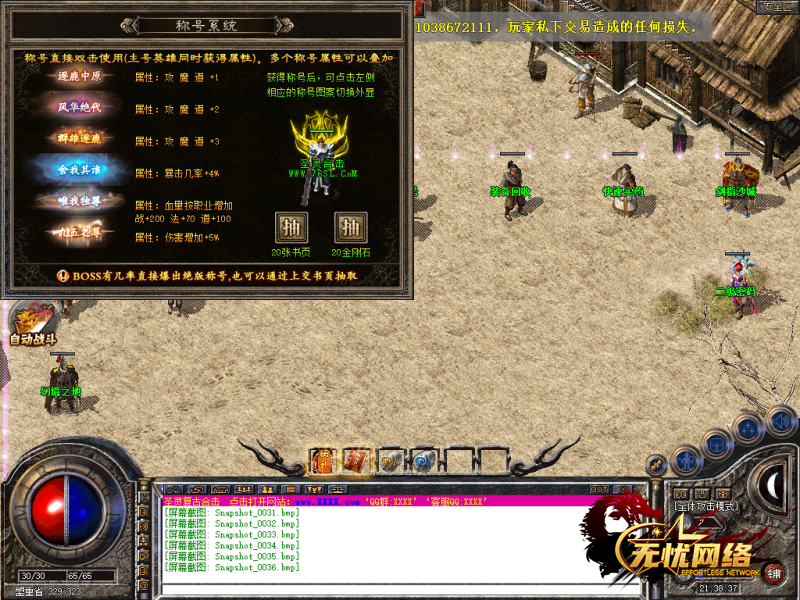Open the 安全 button in top-right corner
The height and width of the screenshot is (600, 800).
coord(778,7)
